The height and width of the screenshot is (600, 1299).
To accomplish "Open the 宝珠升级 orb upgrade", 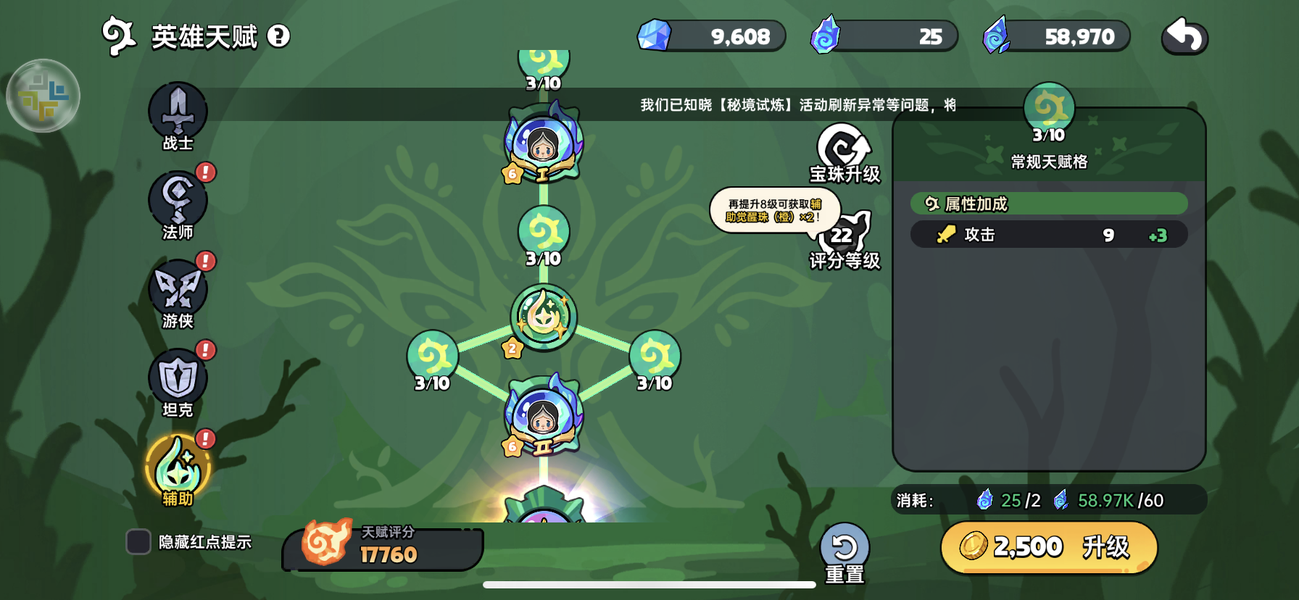I will click(844, 153).
